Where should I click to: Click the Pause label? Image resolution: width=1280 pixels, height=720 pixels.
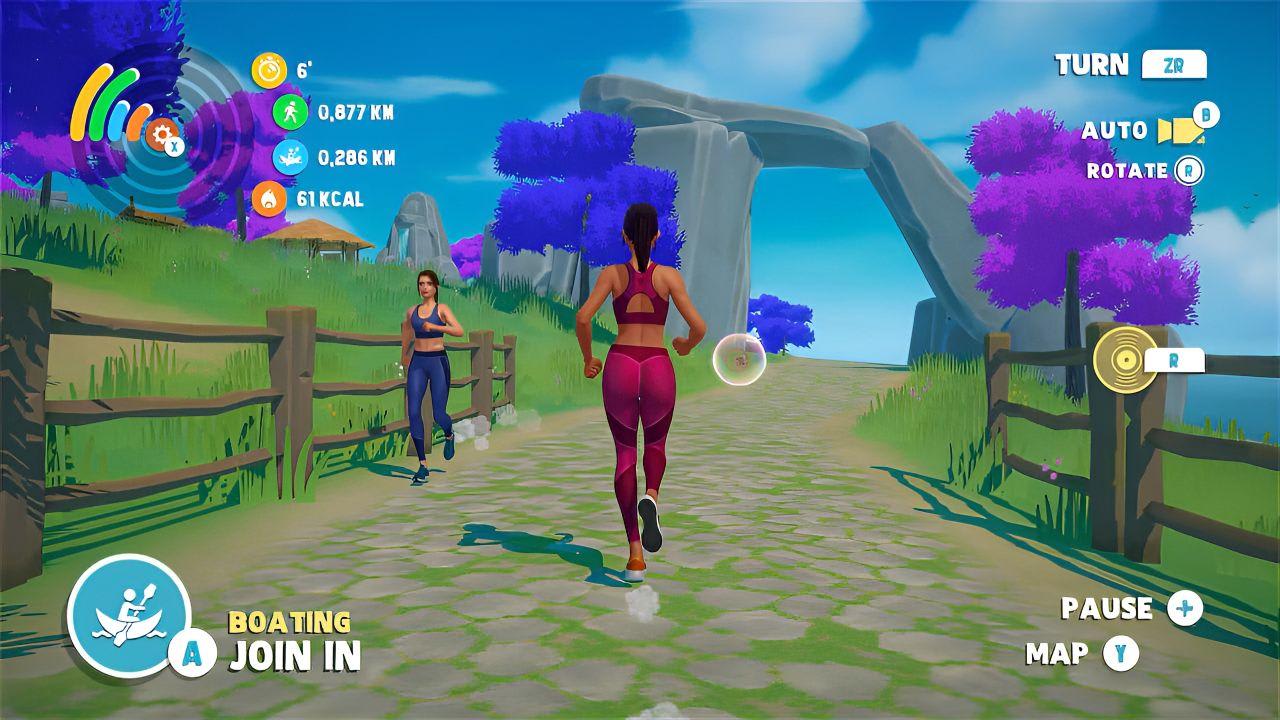[x=1105, y=607]
